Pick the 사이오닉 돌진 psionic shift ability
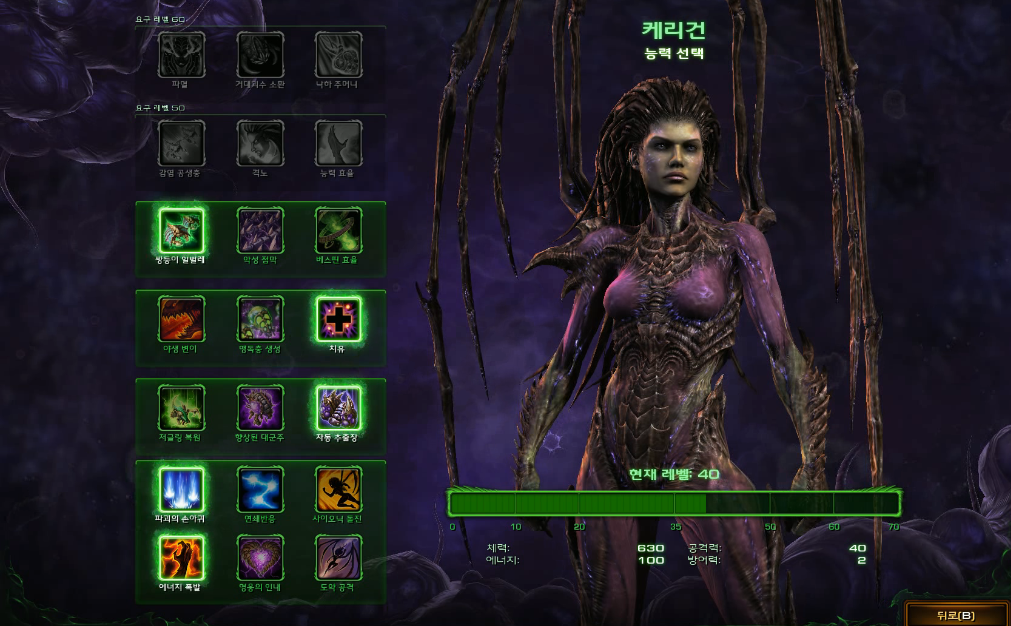 (x=338, y=489)
